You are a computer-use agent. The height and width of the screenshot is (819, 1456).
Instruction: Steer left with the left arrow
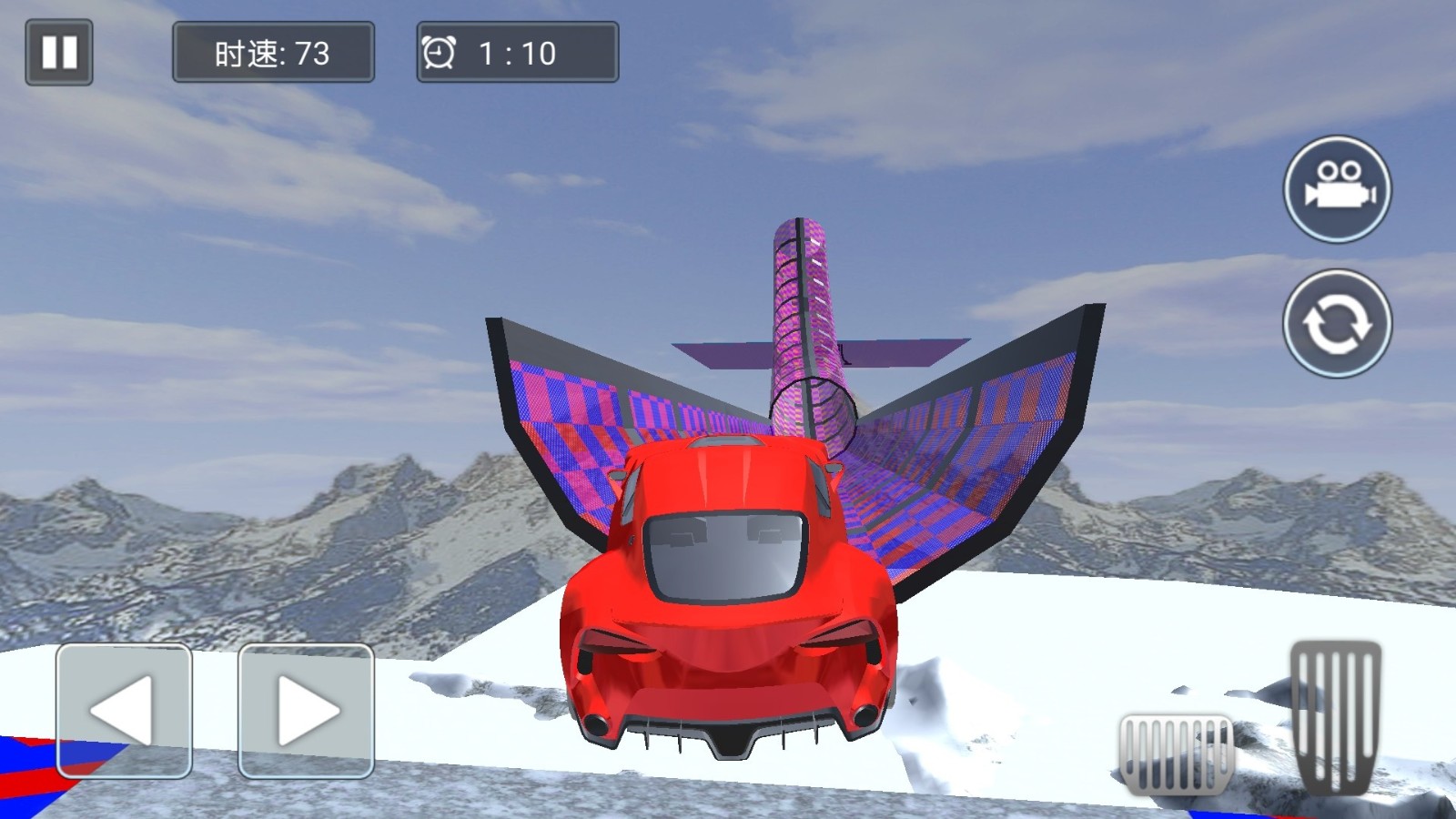click(124, 711)
